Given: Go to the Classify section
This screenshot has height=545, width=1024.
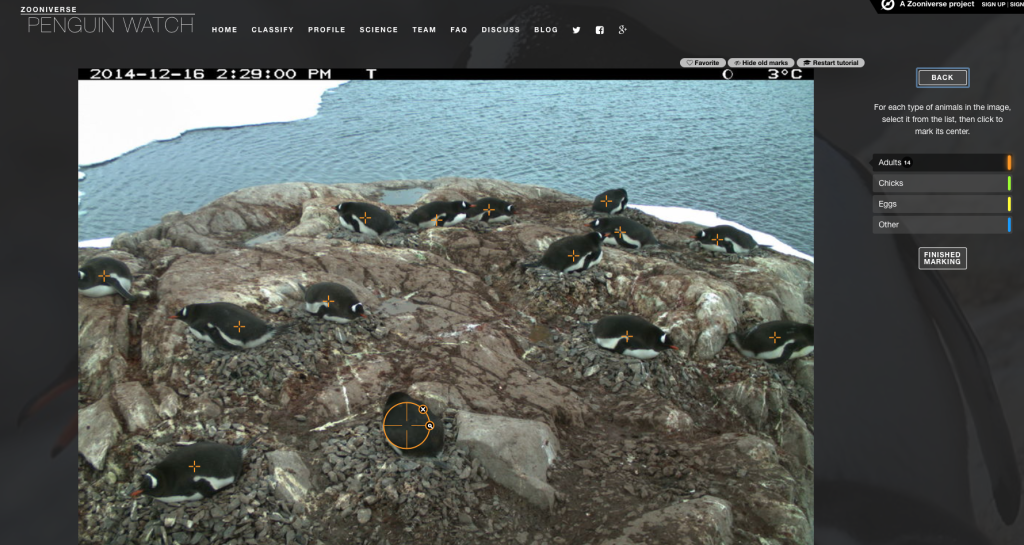Looking at the screenshot, I should tap(272, 30).
